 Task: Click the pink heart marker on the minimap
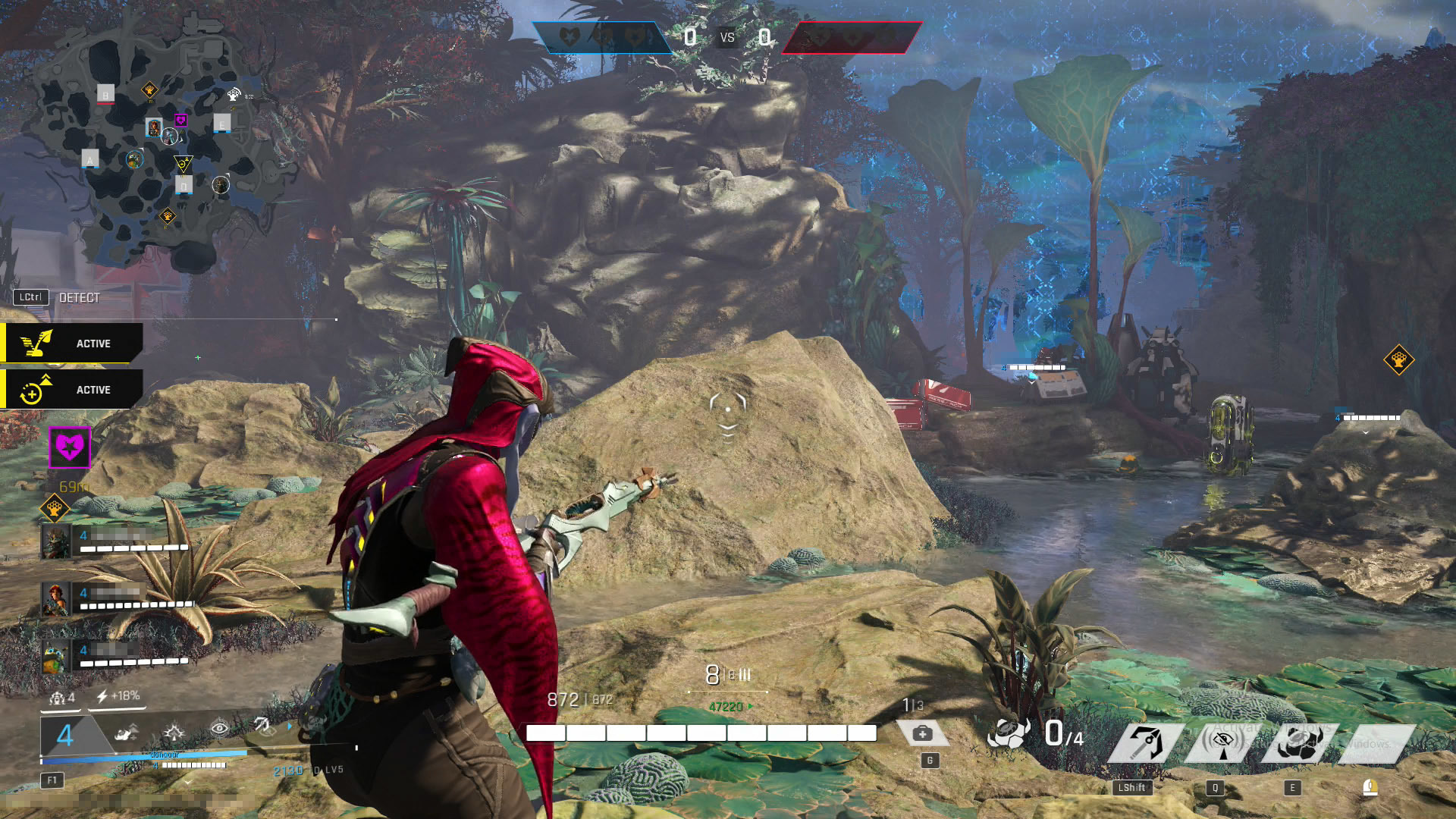point(180,120)
